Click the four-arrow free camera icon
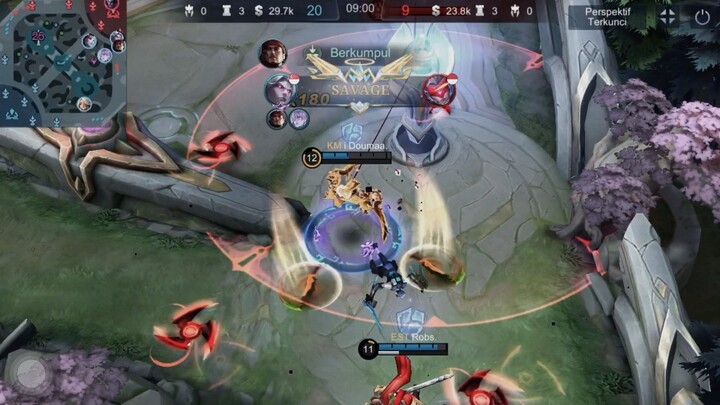This screenshot has height=405, width=720. [666, 16]
